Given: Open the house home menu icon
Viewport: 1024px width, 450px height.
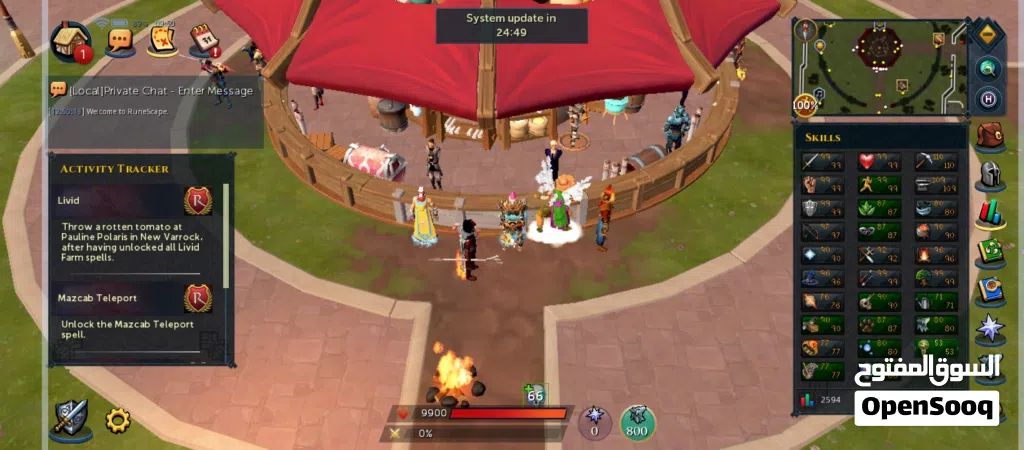Looking at the screenshot, I should (x=70, y=40).
